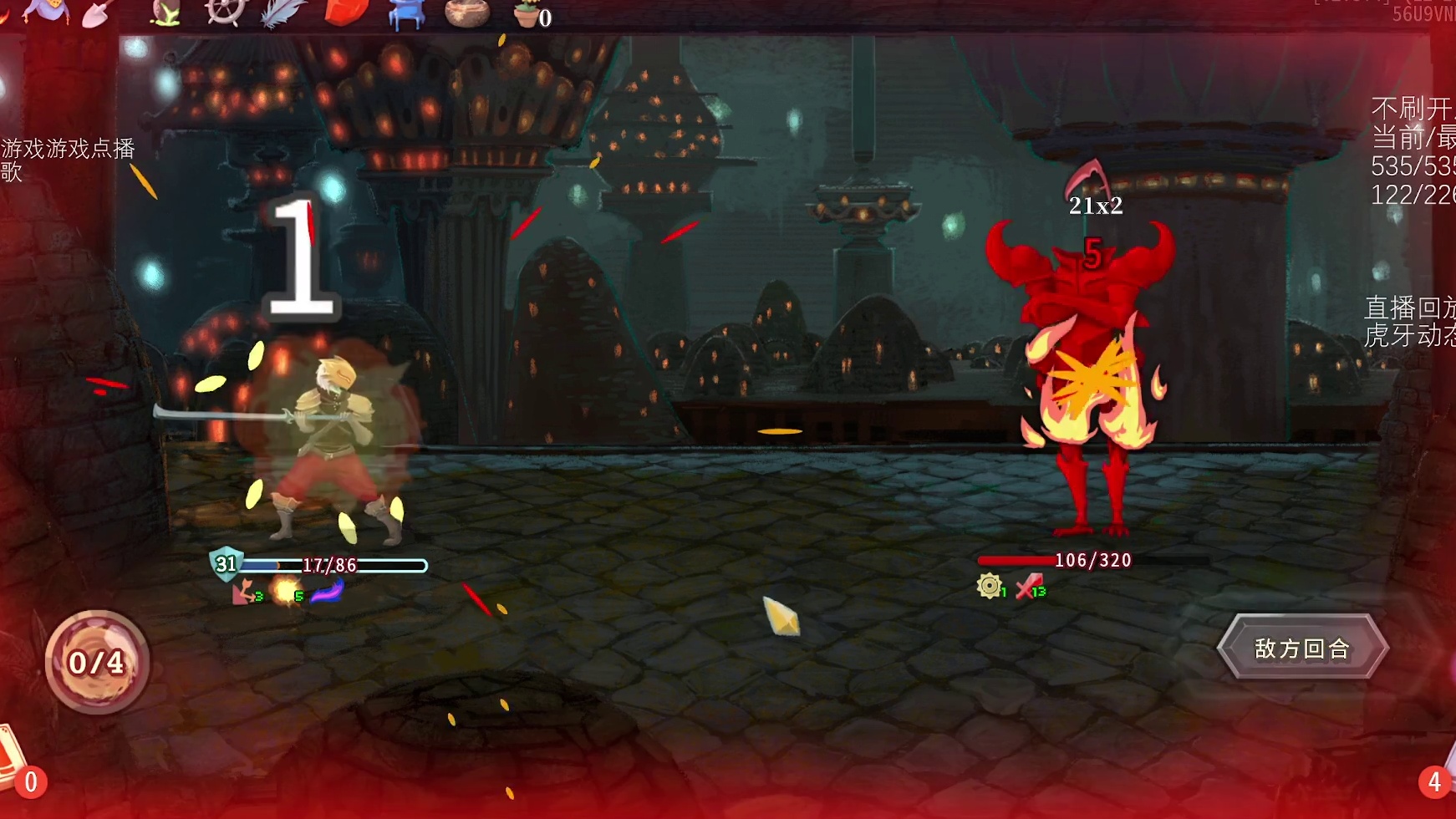Image resolution: width=1456 pixels, height=819 pixels.
Task: Click the enemy turn button
Action: 1302,649
